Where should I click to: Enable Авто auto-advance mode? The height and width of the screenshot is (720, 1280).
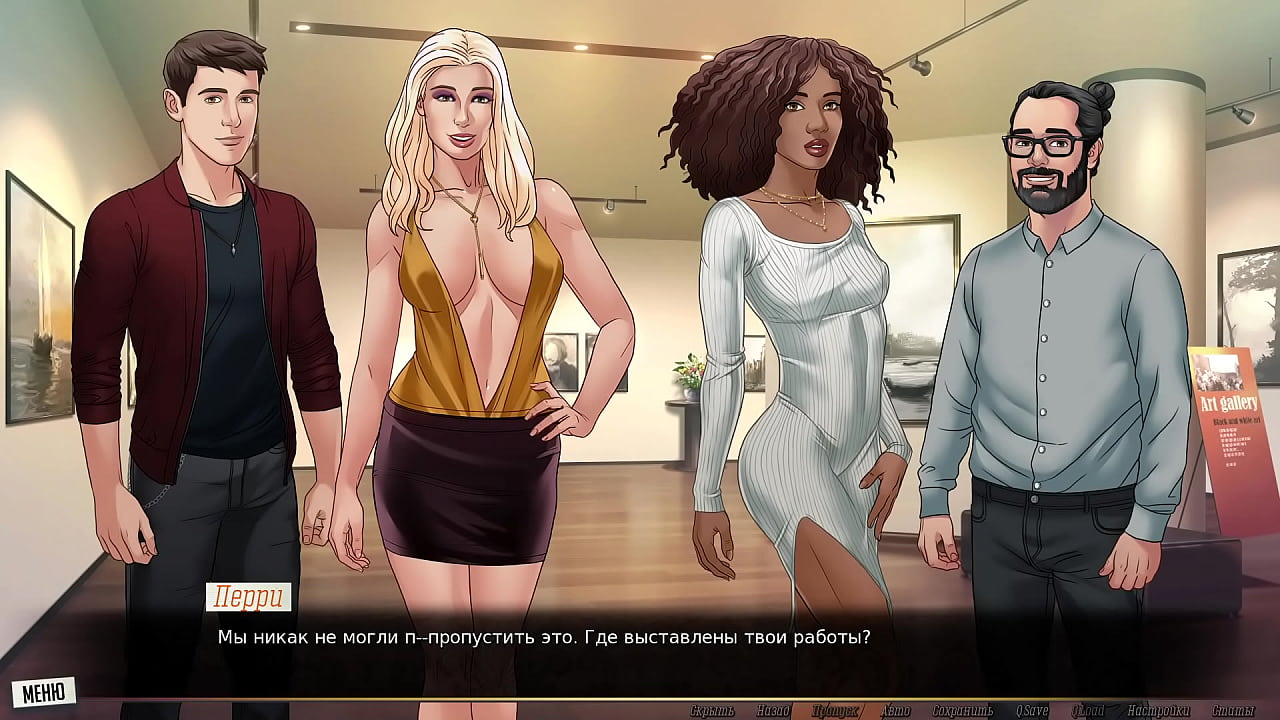(x=895, y=711)
